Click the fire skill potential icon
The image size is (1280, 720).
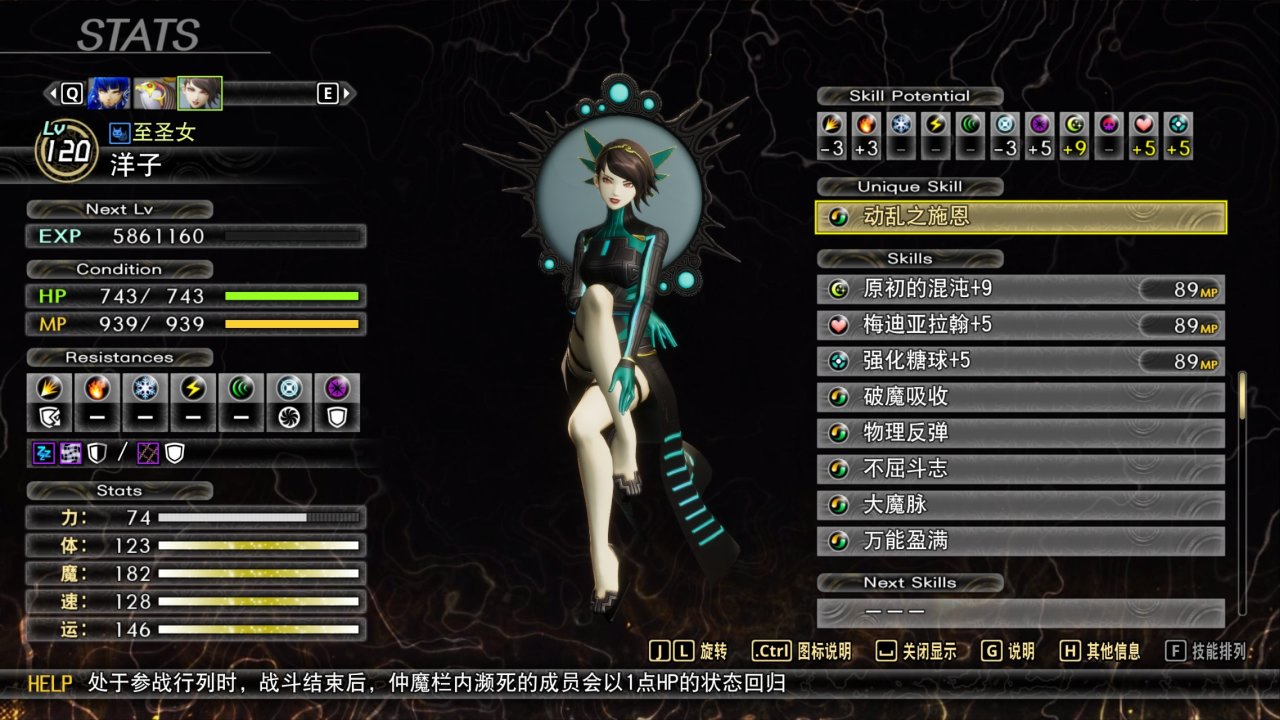click(x=866, y=125)
